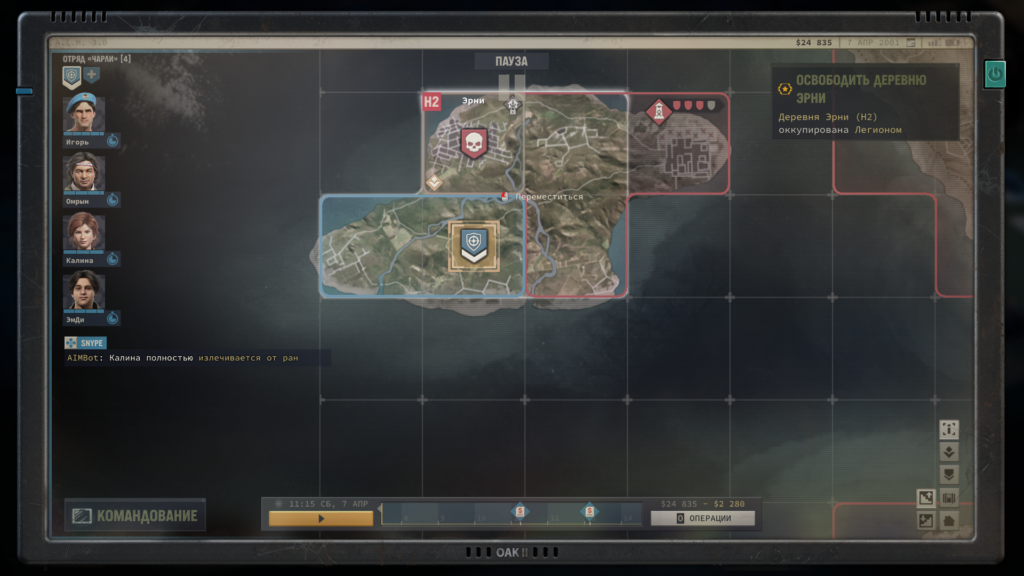
Task: Open the Операции panel
Action: click(x=702, y=518)
